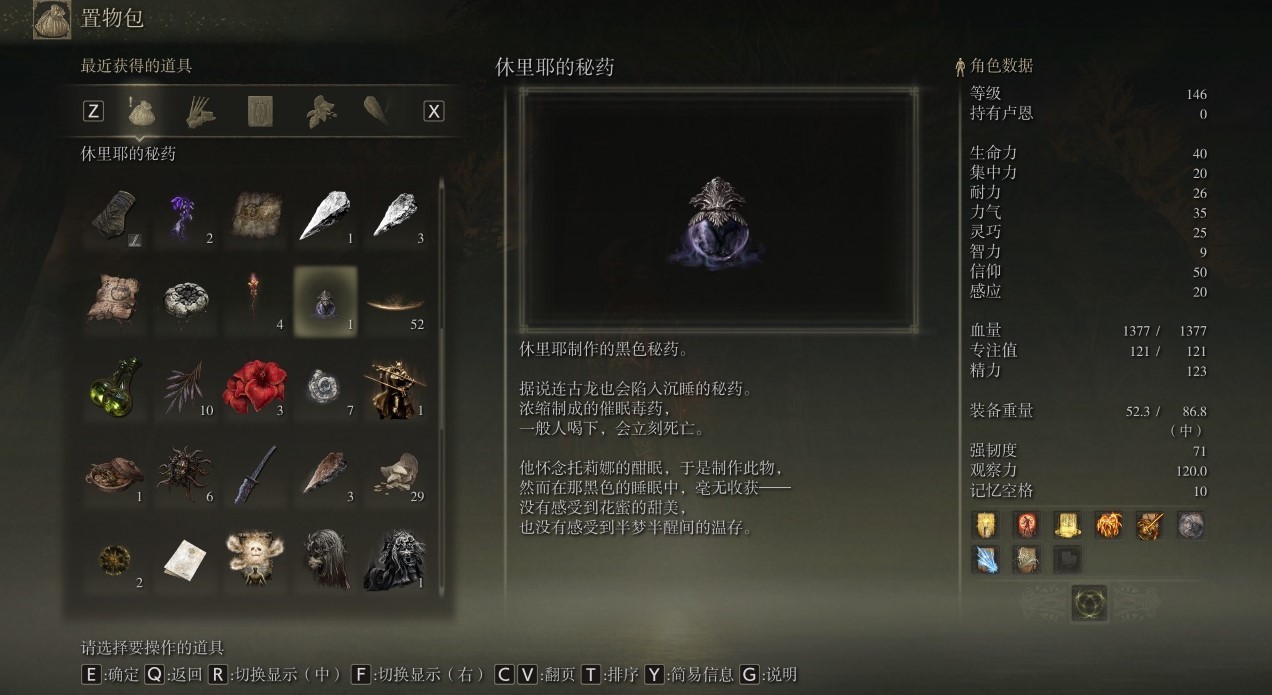Select the Thiollier's Concoction potion slot

[x=325, y=301]
